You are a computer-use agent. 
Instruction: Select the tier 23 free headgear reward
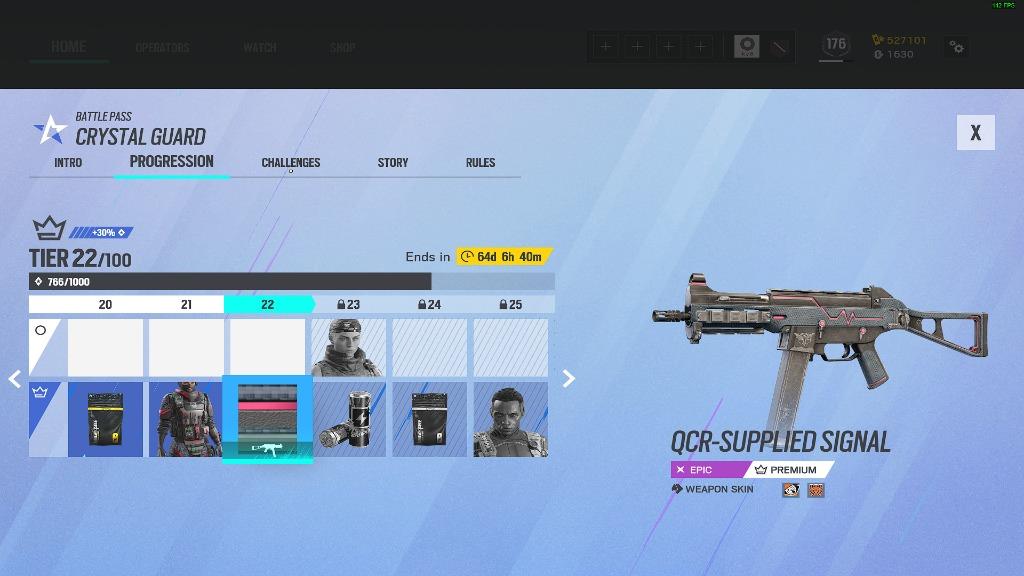pyautogui.click(x=348, y=347)
